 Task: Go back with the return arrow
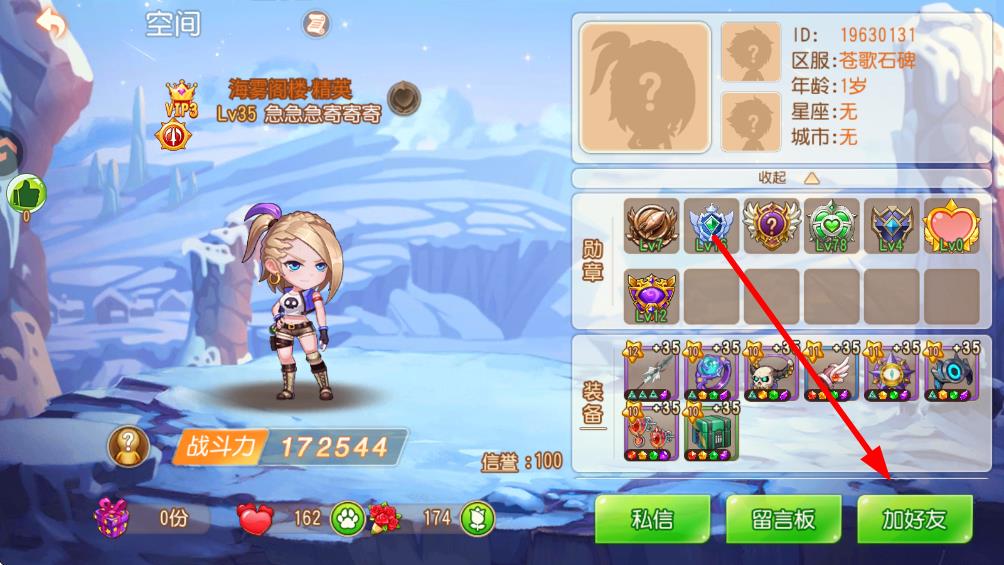(x=50, y=24)
